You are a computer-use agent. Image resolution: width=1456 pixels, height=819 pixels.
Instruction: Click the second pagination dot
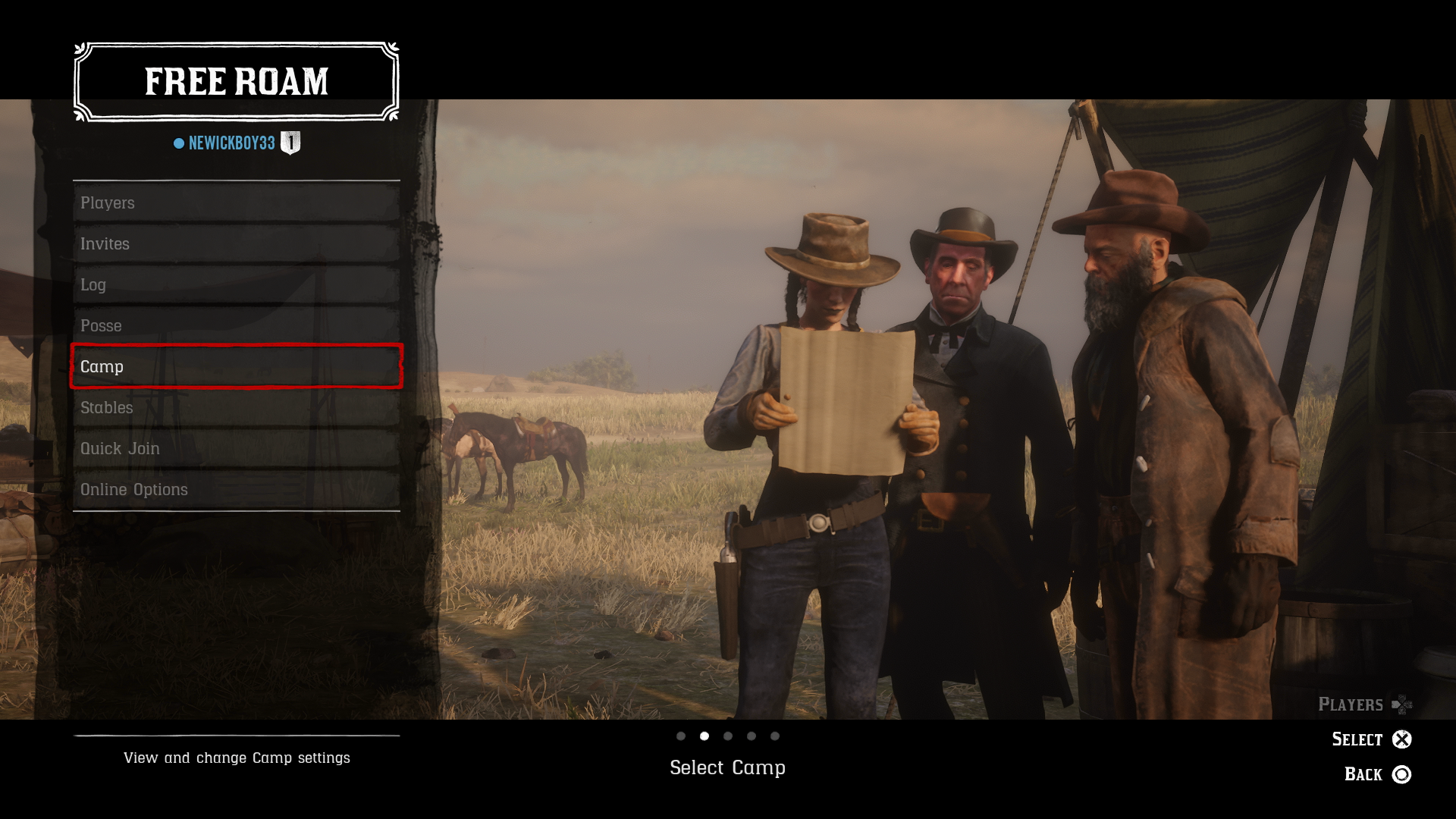tap(705, 735)
